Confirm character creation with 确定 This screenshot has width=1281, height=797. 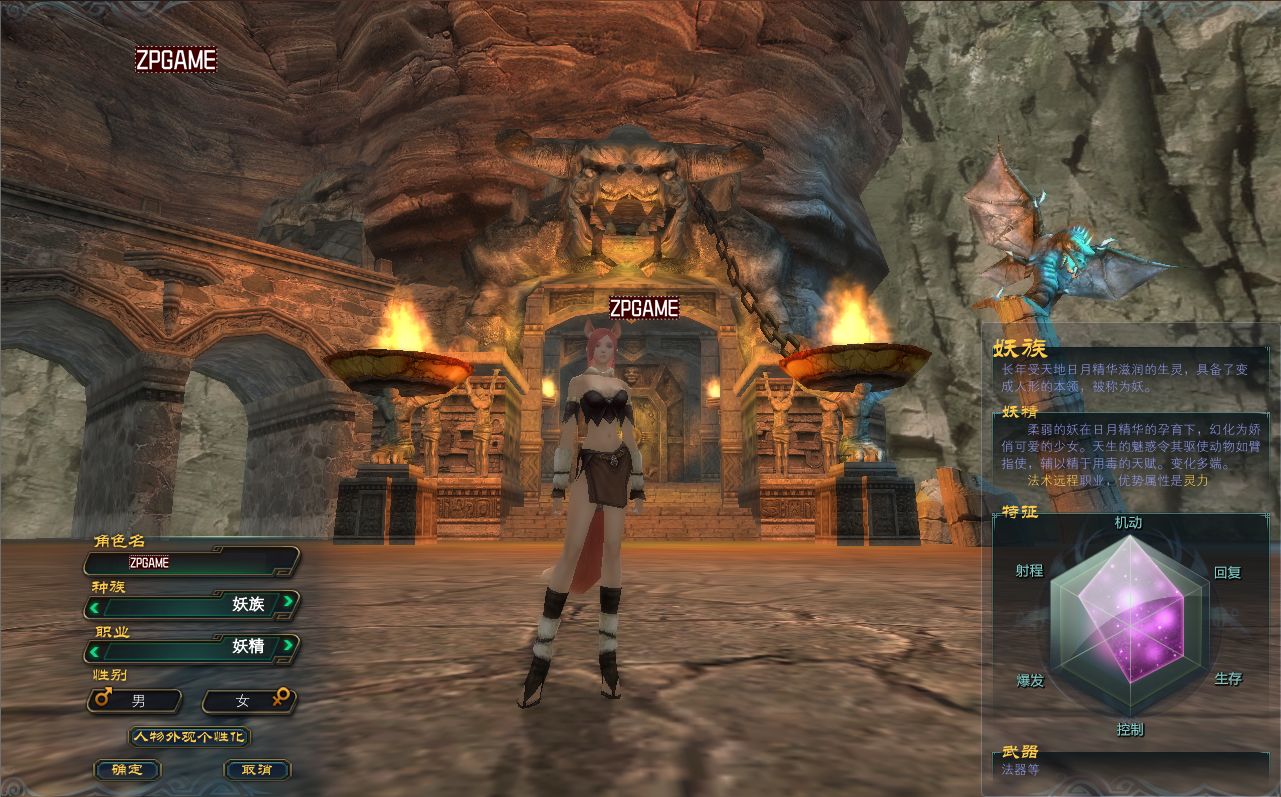127,770
